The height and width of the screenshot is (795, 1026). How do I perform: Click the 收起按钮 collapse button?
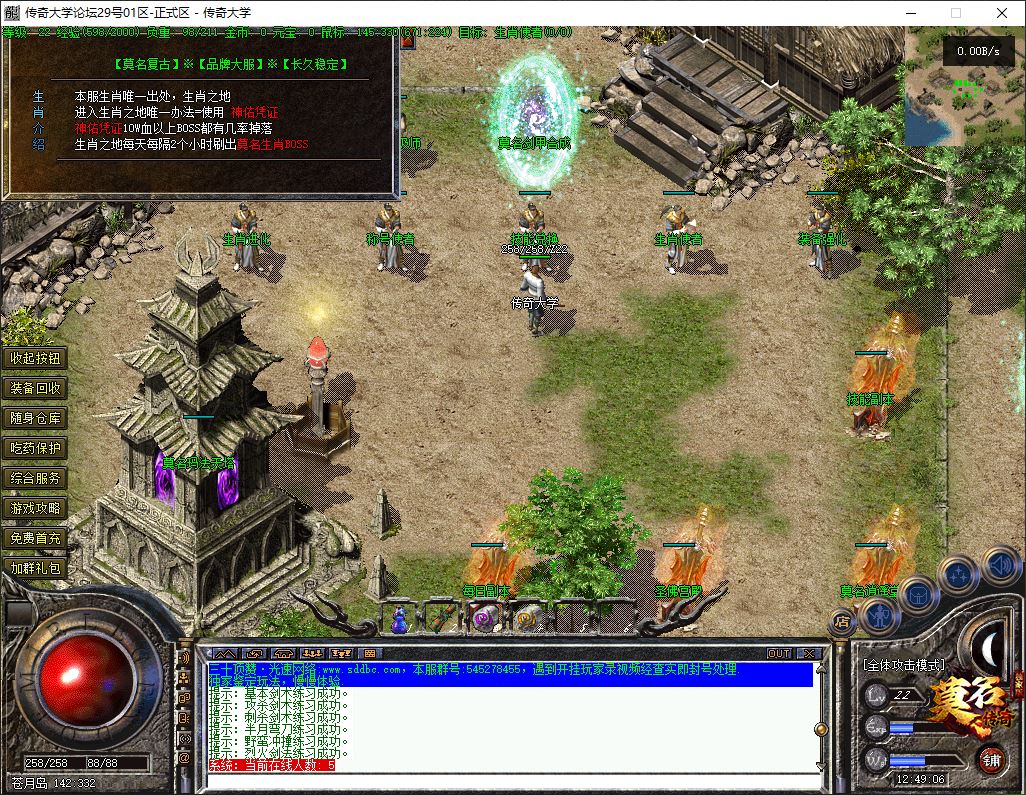pyautogui.click(x=36, y=358)
